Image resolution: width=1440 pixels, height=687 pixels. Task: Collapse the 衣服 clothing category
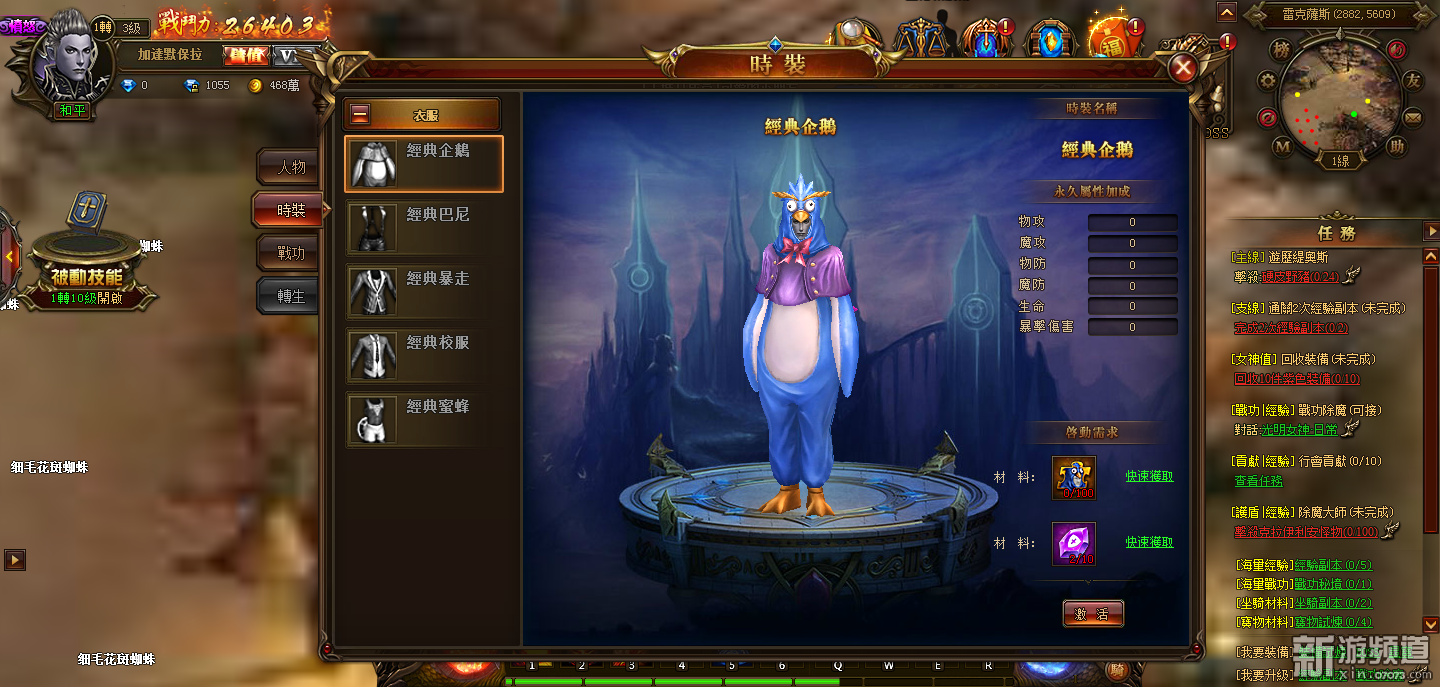361,115
